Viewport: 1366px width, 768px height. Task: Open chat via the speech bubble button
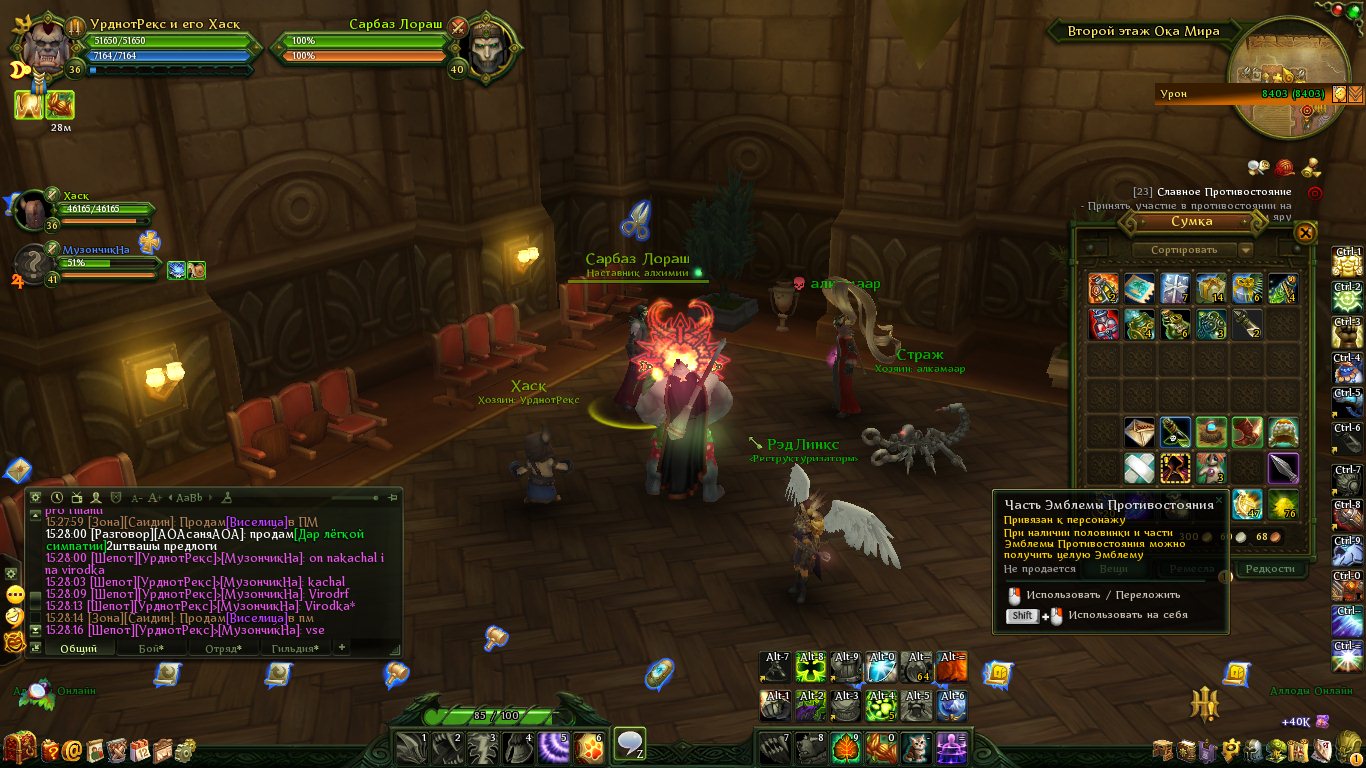click(x=629, y=743)
